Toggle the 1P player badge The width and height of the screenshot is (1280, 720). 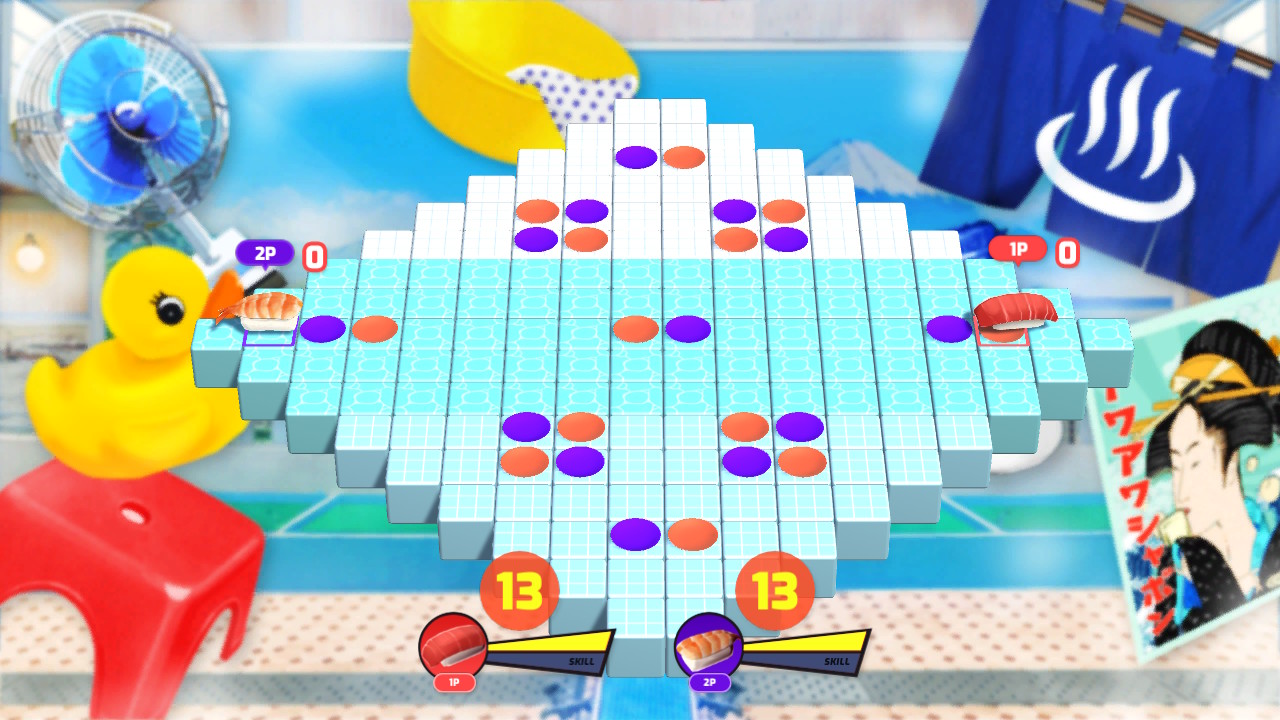1019,249
